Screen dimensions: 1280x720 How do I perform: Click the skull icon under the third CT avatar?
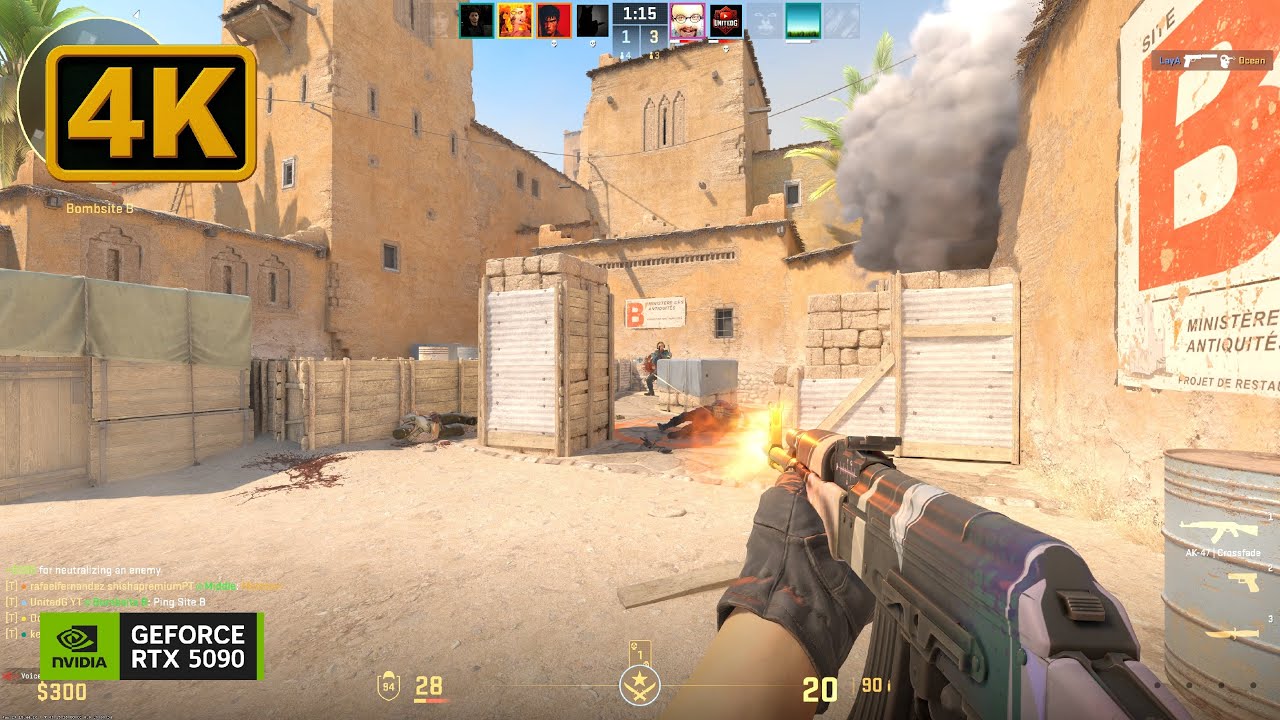554,45
